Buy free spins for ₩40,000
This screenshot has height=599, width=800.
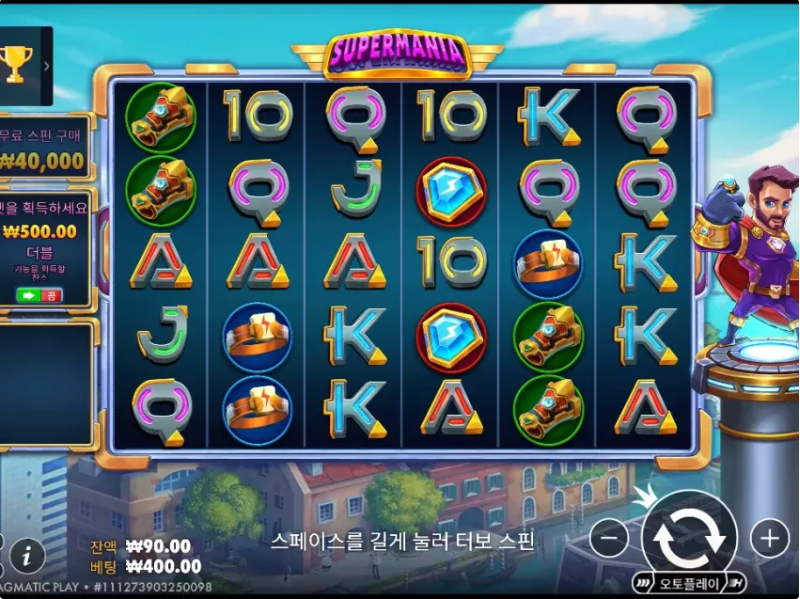(42, 149)
